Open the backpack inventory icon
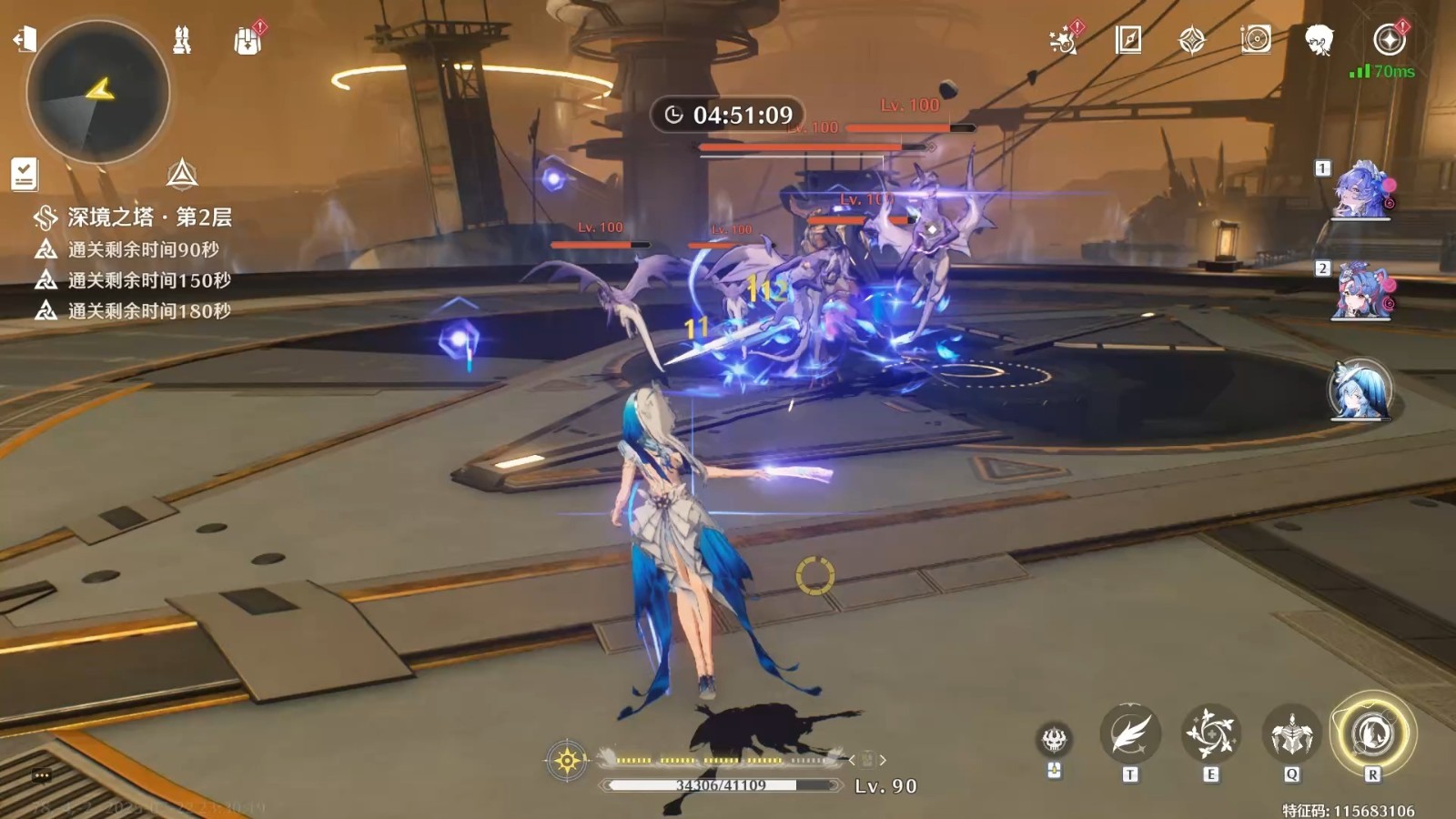The width and height of the screenshot is (1456, 819). click(x=248, y=40)
